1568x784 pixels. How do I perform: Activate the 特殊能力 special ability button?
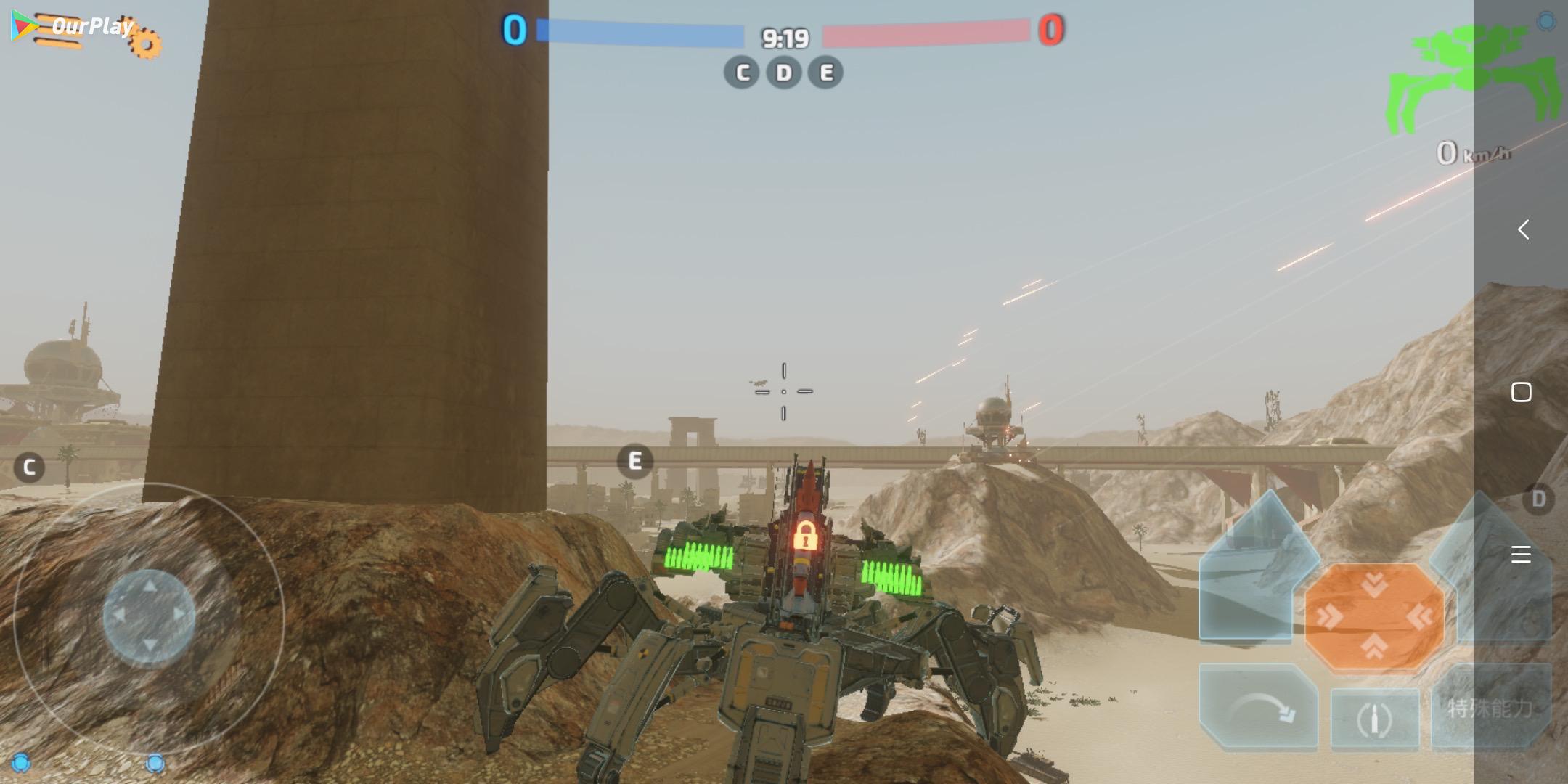pos(1490,708)
